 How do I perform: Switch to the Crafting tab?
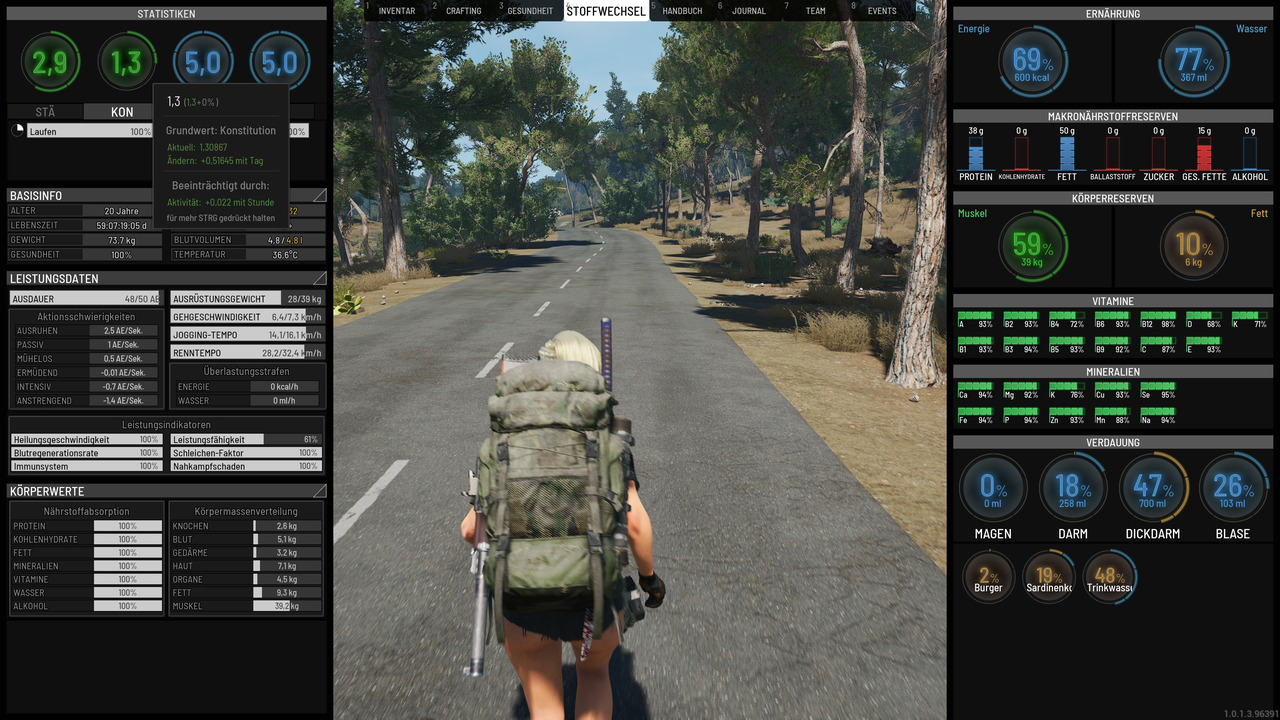tap(463, 11)
